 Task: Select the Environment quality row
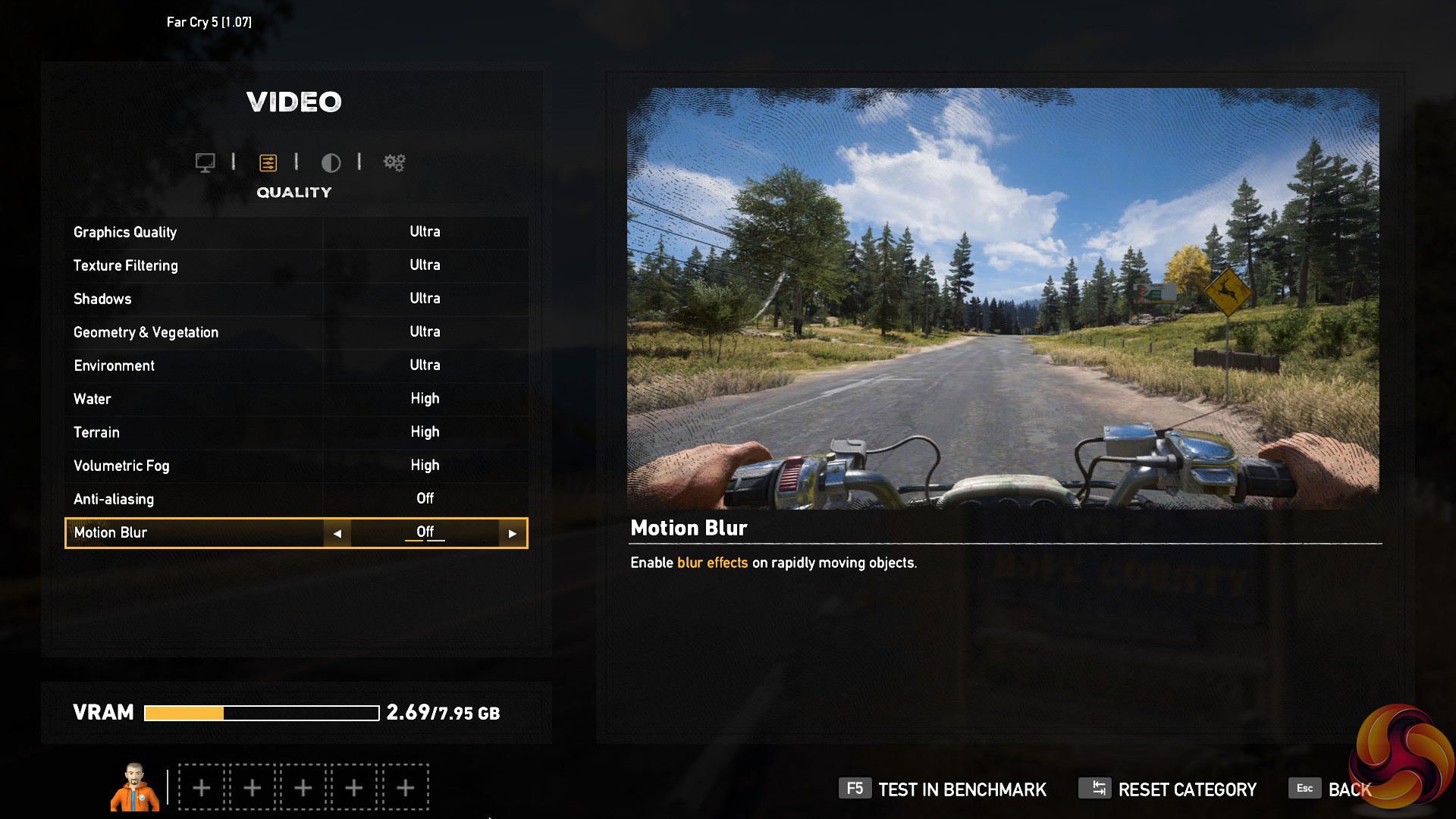click(x=297, y=366)
